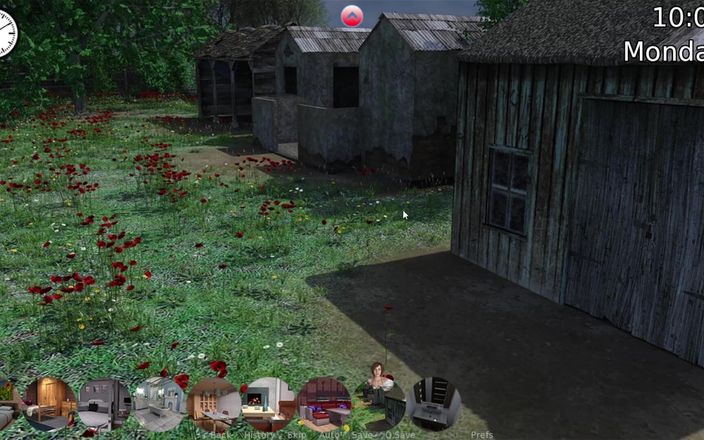Visit the dining room with wooden table
Image resolution: width=704 pixels, height=440 pixels.
[x=214, y=403]
